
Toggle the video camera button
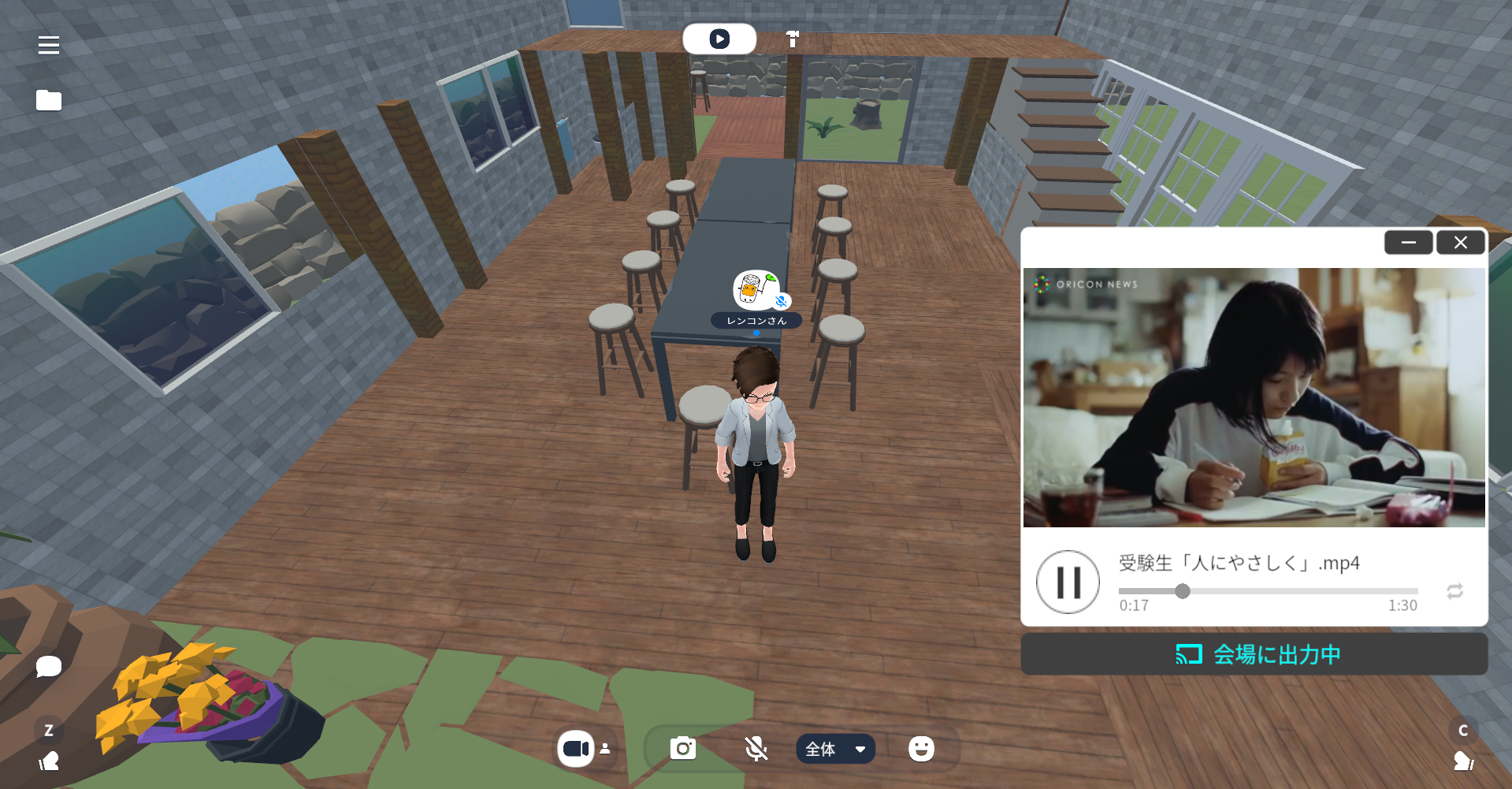coord(576,749)
